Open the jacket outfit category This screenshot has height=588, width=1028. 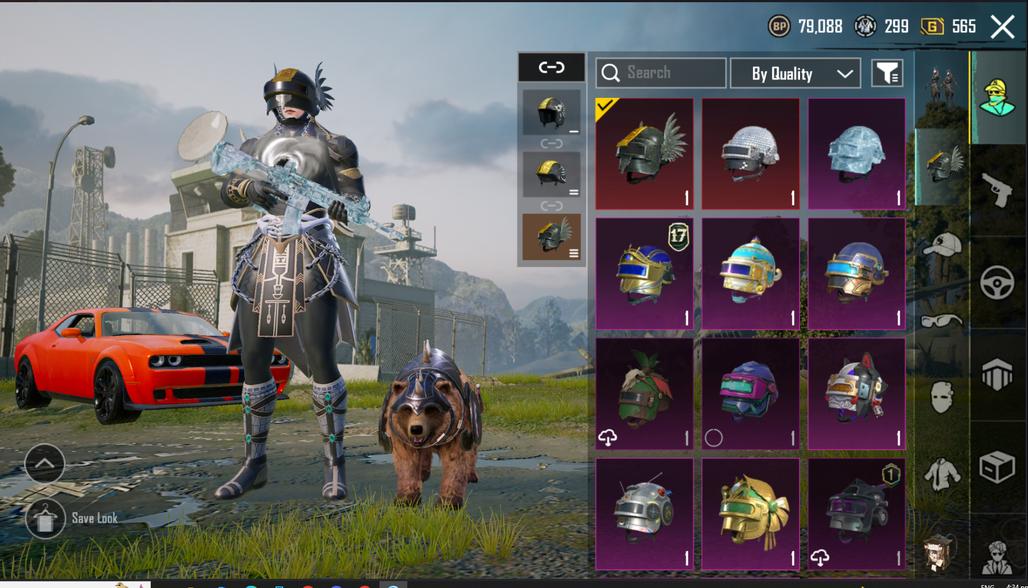click(x=941, y=472)
